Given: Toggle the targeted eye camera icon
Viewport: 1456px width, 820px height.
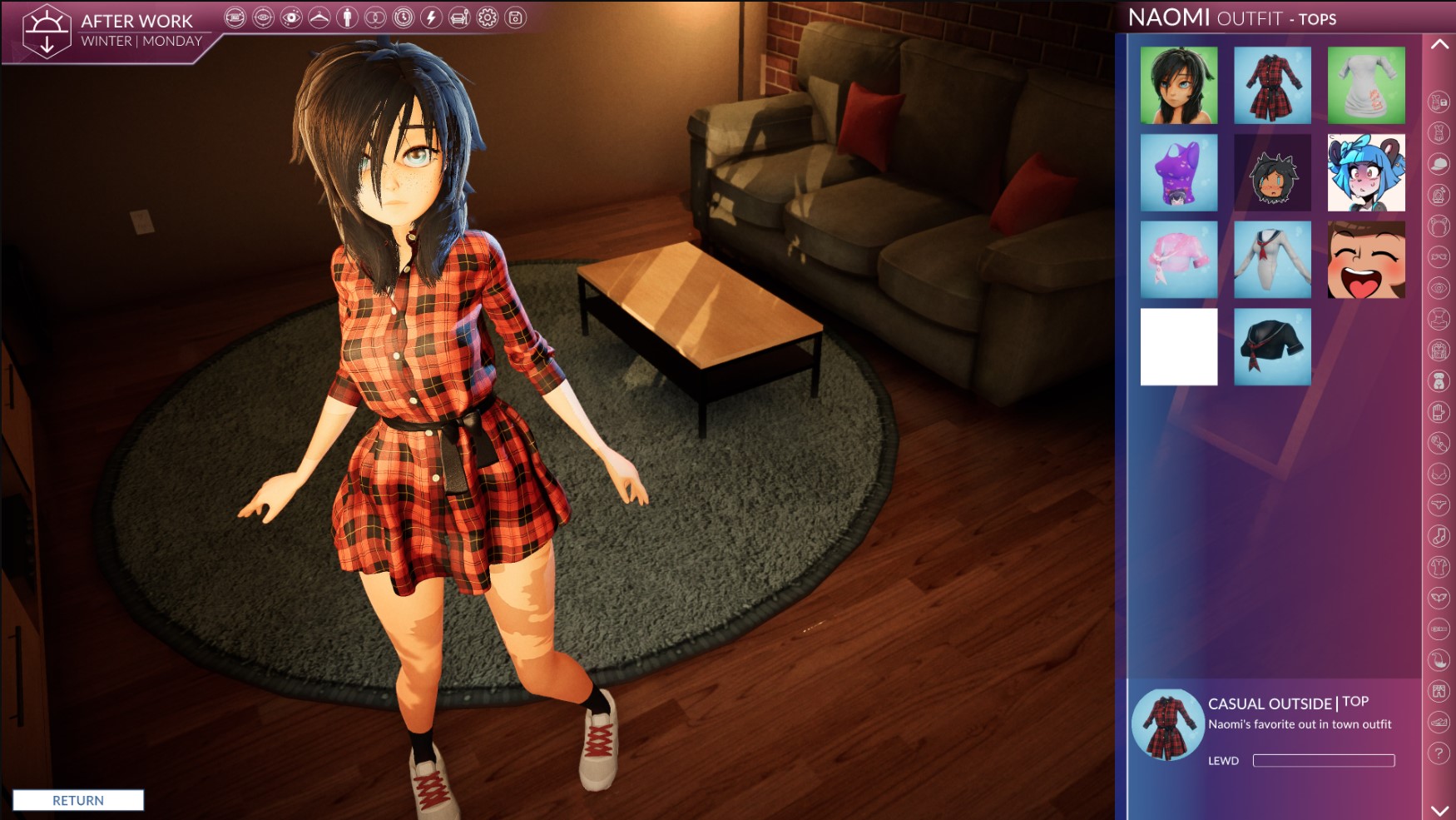Looking at the screenshot, I should pyautogui.click(x=262, y=15).
